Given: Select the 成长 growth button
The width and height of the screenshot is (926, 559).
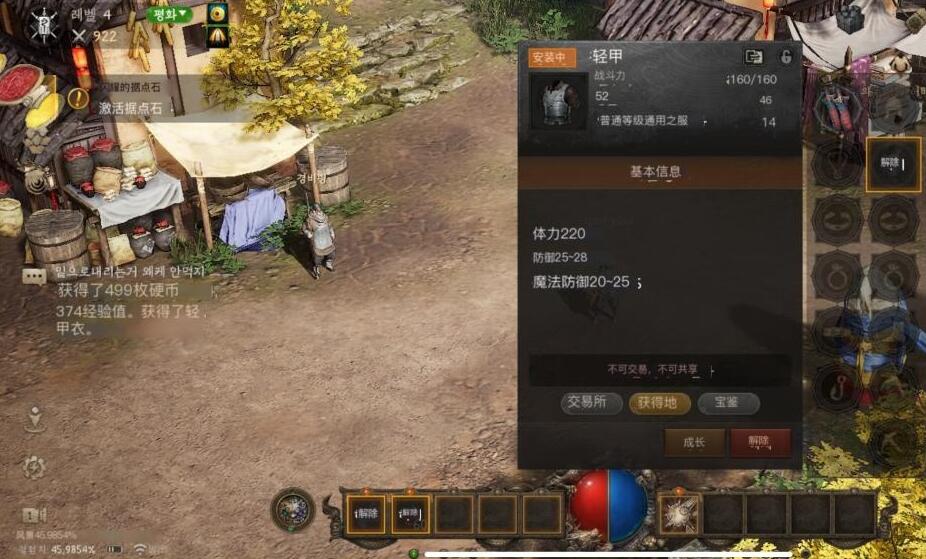Looking at the screenshot, I should coord(694,442).
